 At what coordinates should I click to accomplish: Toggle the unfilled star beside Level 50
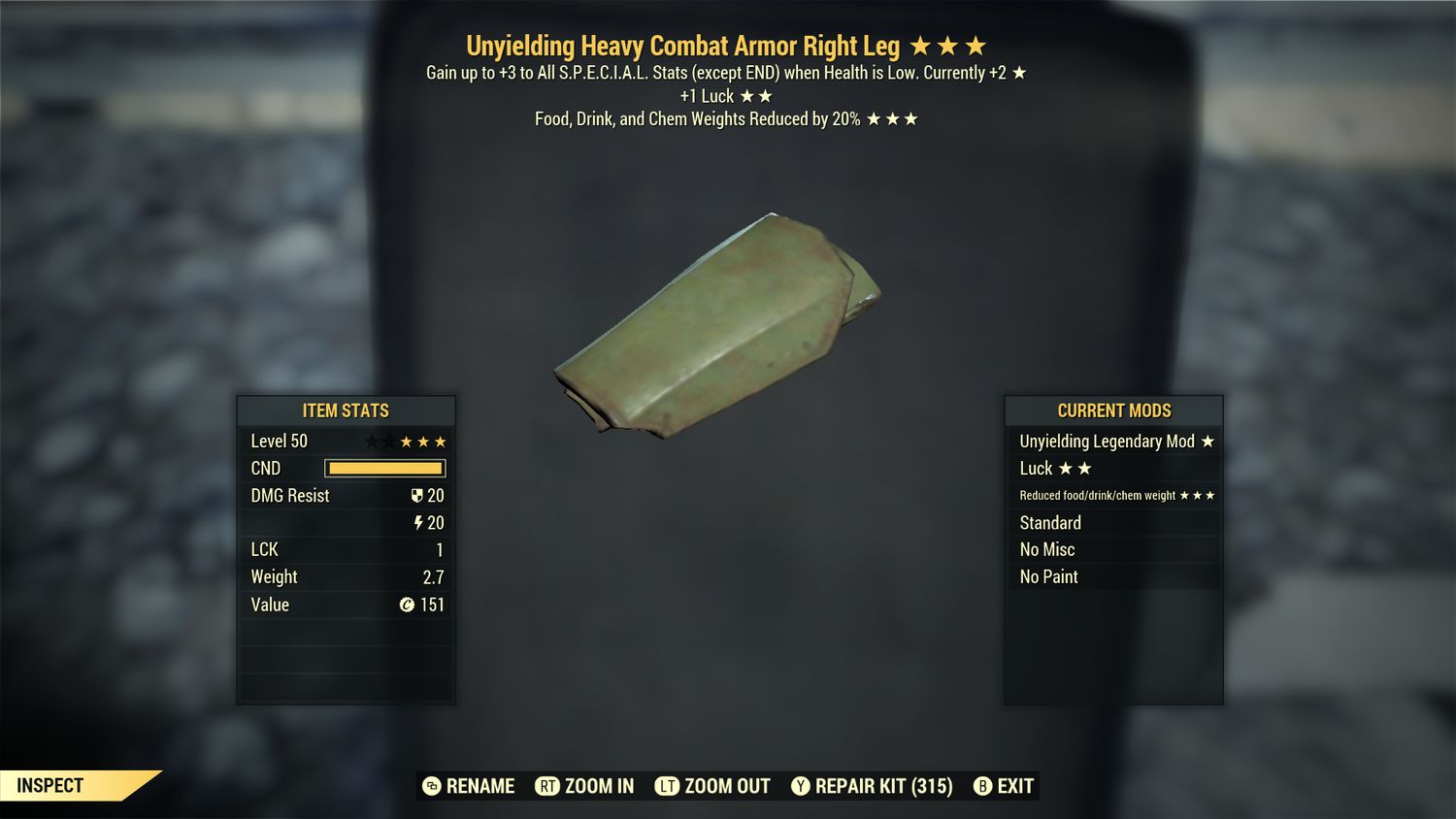[372, 441]
